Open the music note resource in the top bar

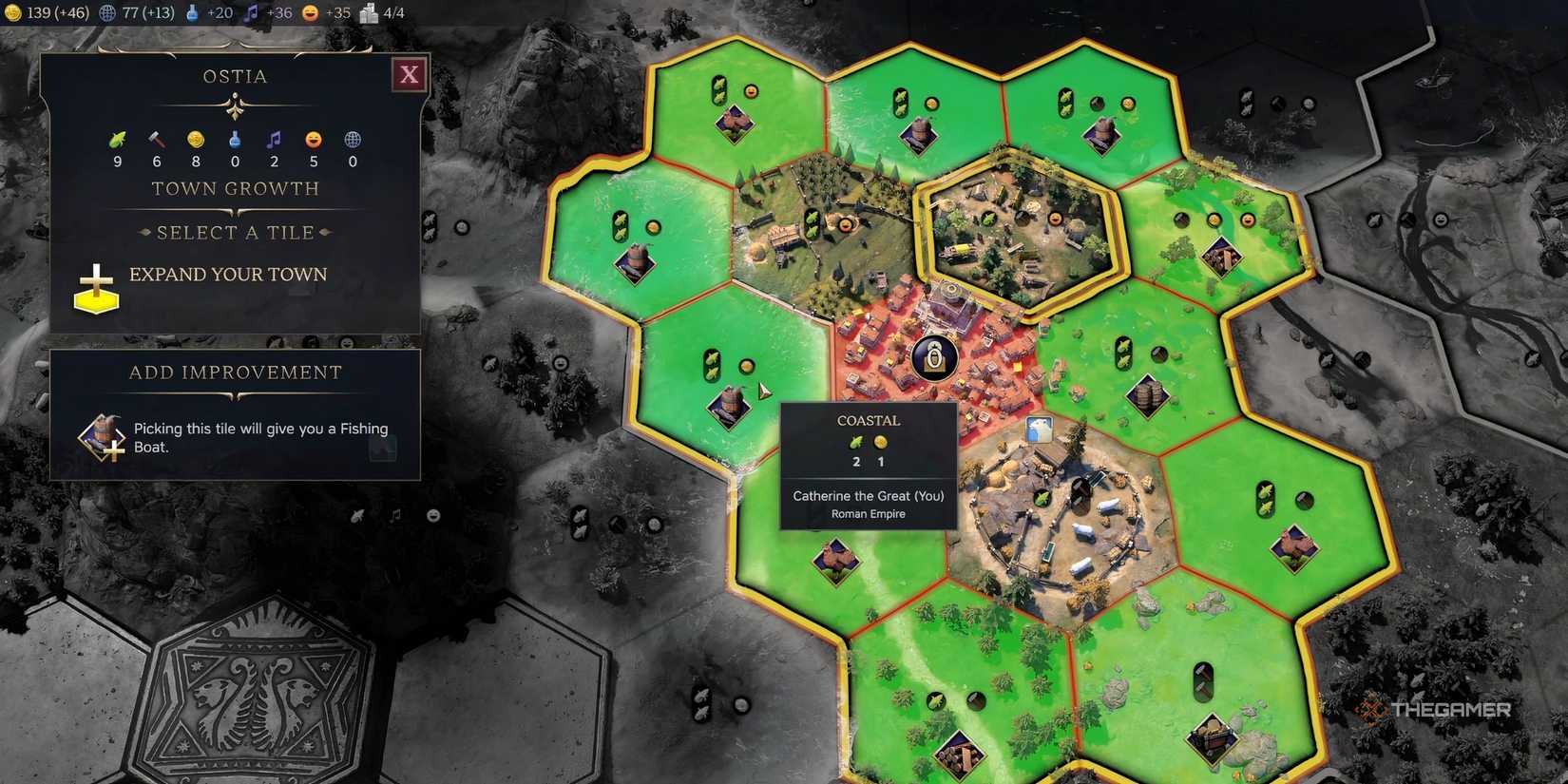pyautogui.click(x=252, y=13)
